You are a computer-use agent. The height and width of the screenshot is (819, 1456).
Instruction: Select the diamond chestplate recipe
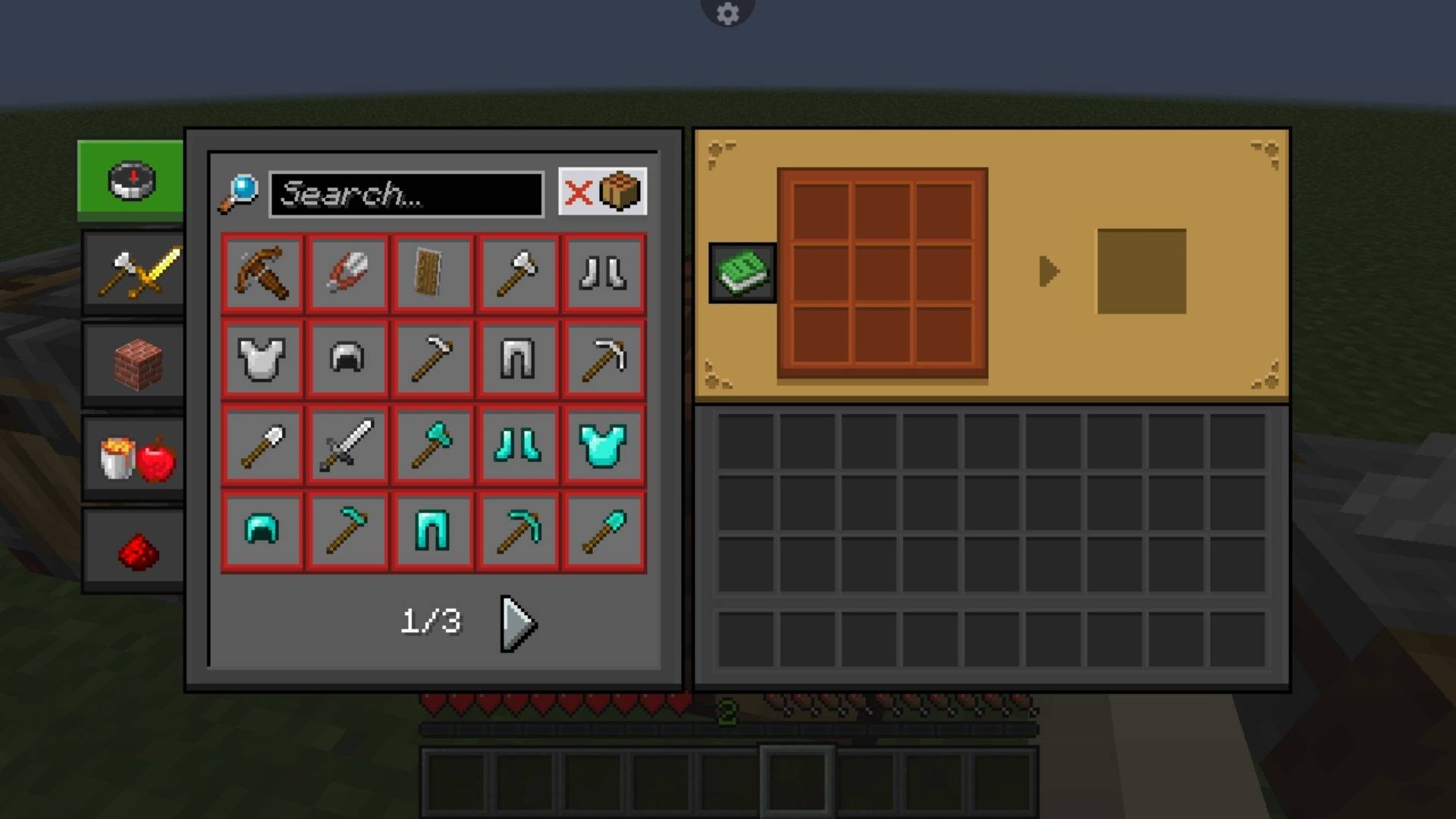point(604,445)
